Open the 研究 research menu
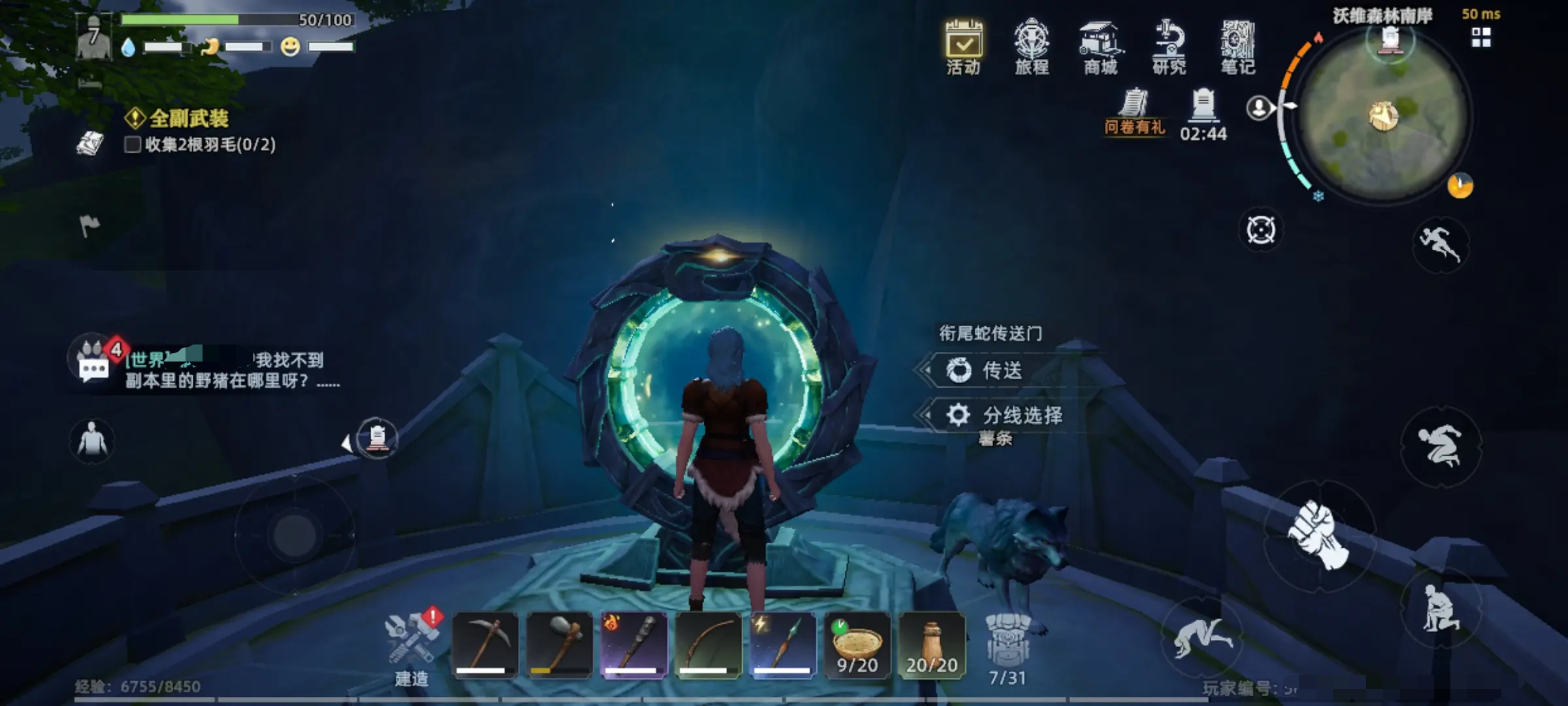 pyautogui.click(x=1169, y=47)
